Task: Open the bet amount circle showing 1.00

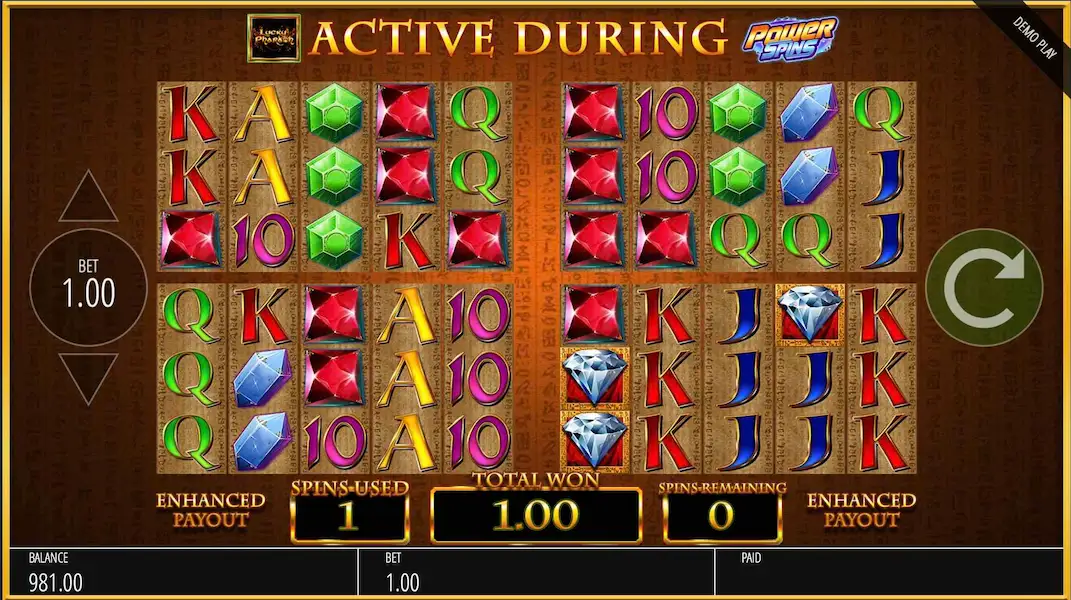Action: coord(90,287)
